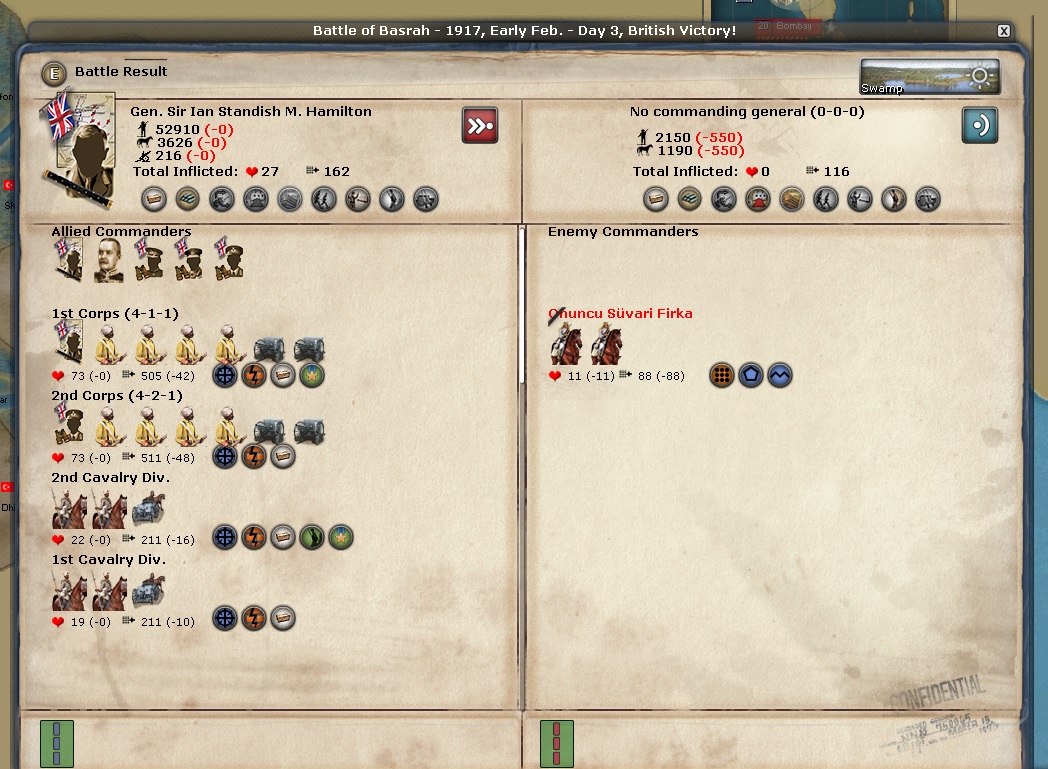This screenshot has width=1048, height=769.
Task: Click the red double-arrow posture button
Action: [x=480, y=126]
